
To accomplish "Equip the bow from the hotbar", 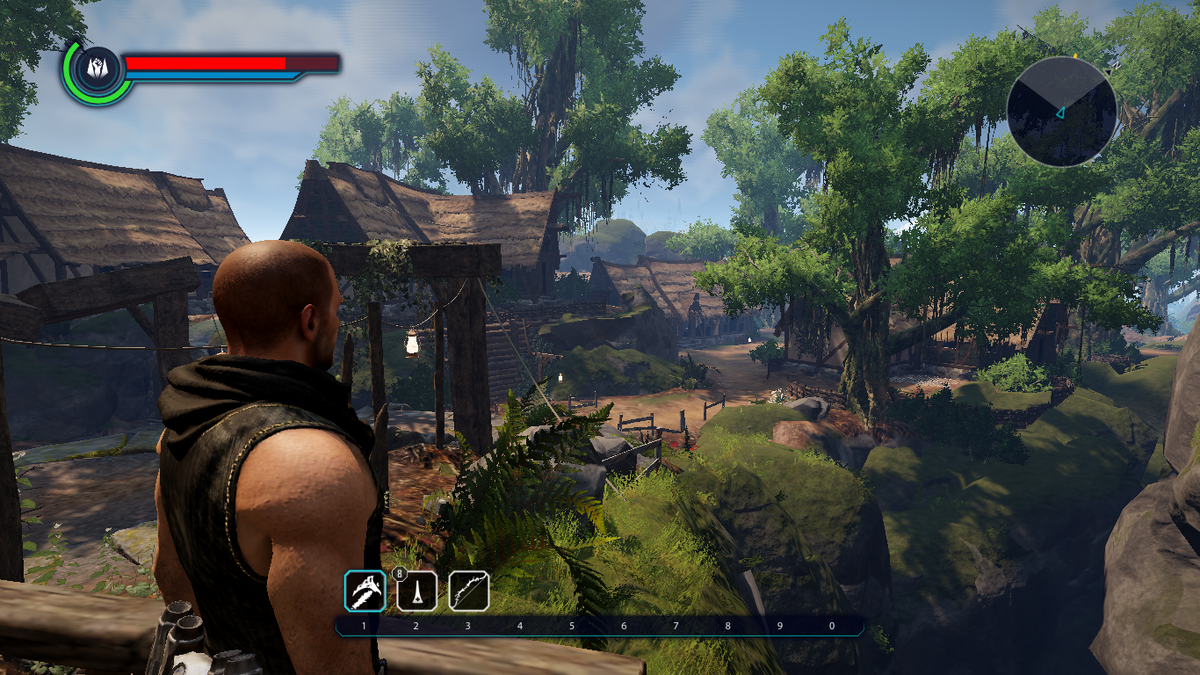I will point(468,591).
